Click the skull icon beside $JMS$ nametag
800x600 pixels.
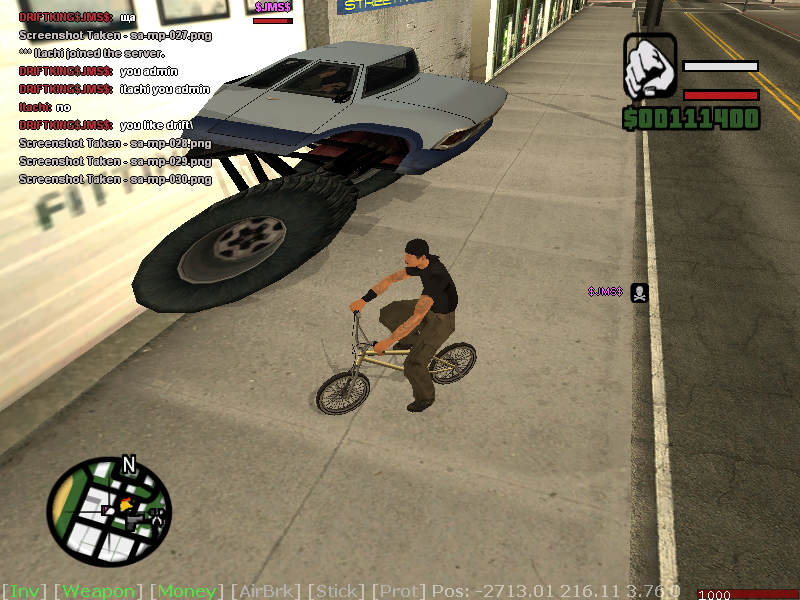pos(640,292)
